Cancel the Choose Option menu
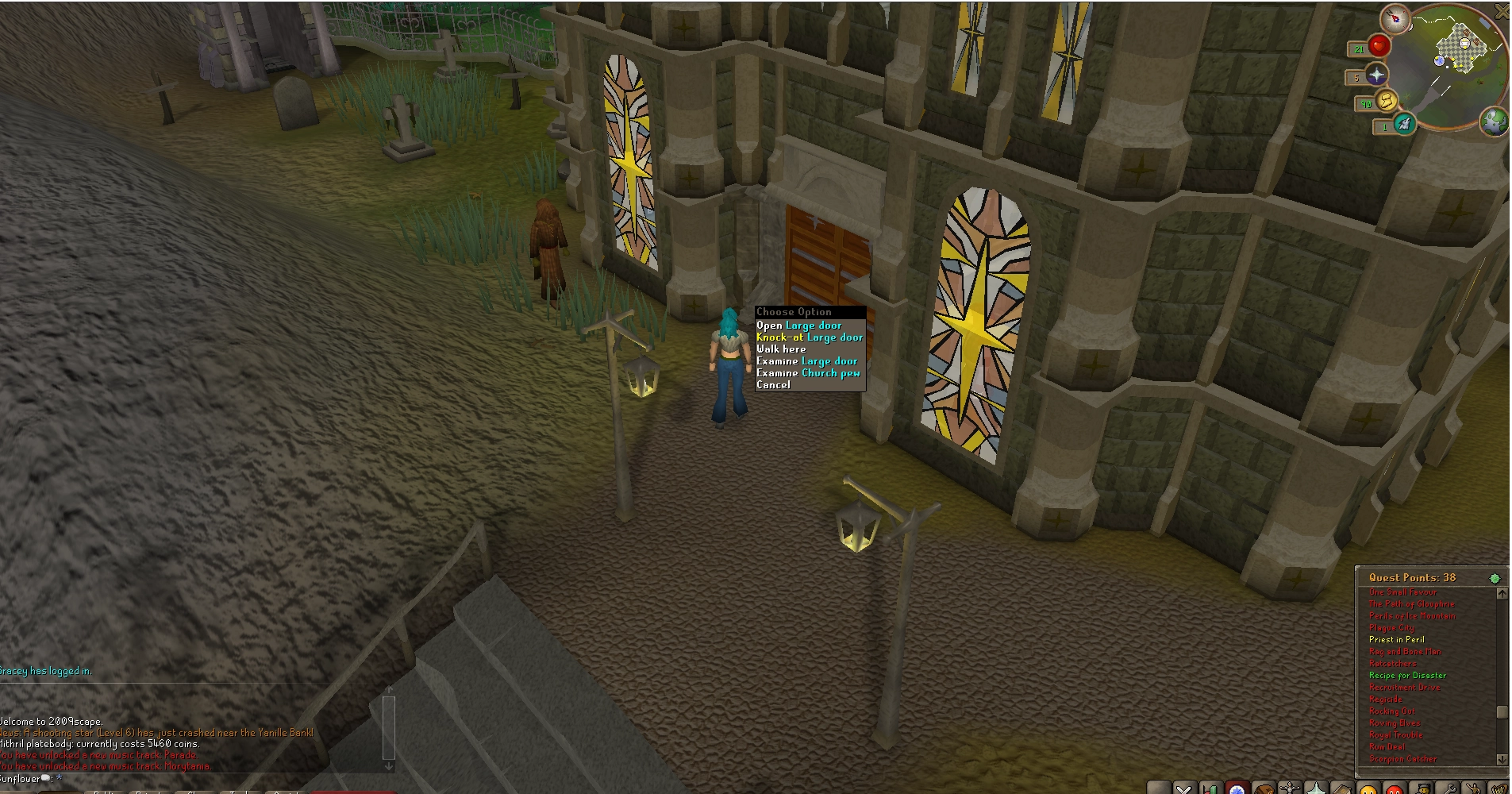 pyautogui.click(x=773, y=385)
